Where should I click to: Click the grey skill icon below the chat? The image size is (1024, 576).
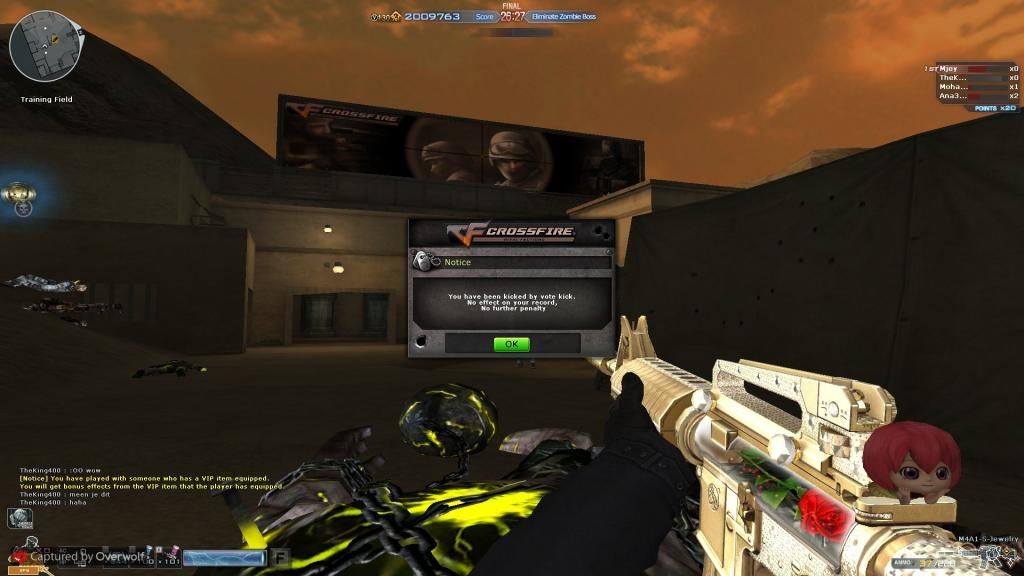click(20, 518)
